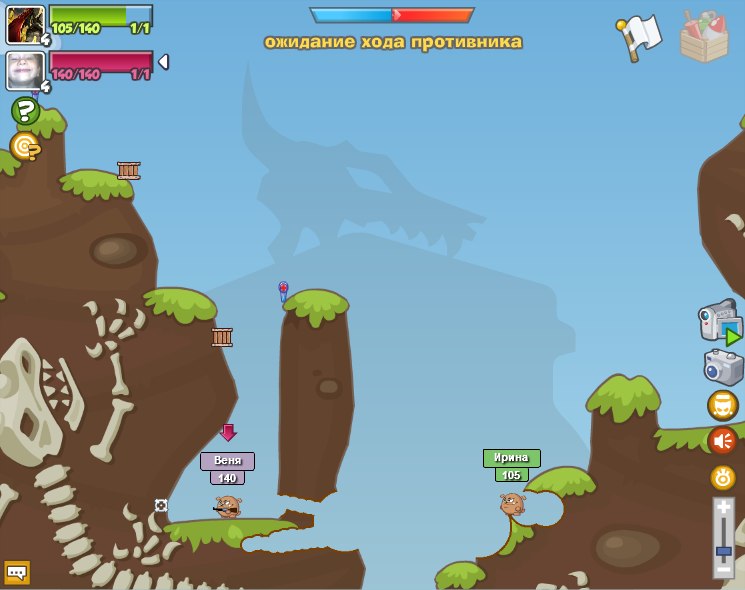Click the yellow hat-face round button
This screenshot has width=745, height=590.
[x=723, y=405]
